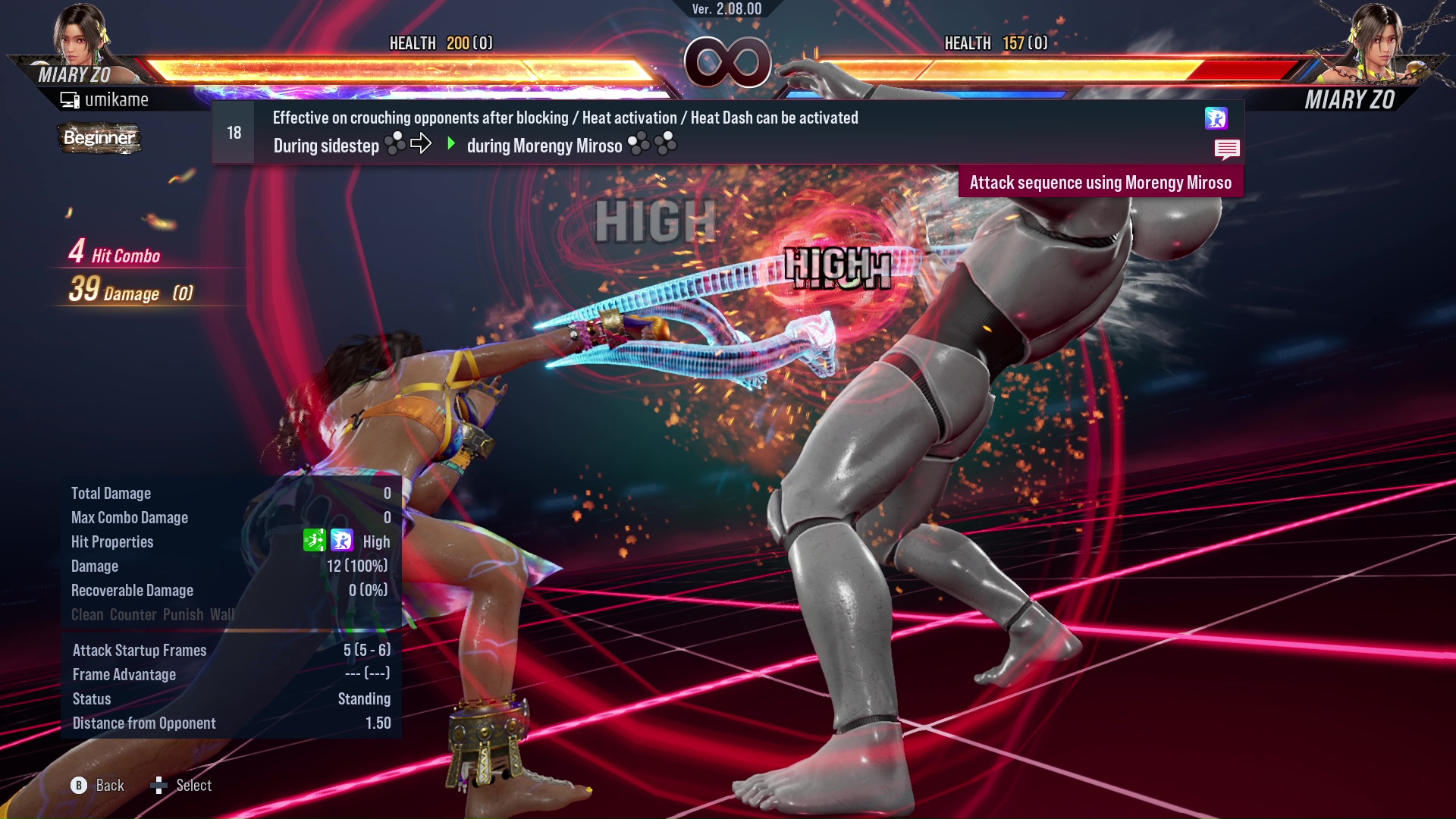Toggle the Punish indicator label
Image resolution: width=1456 pixels, height=819 pixels.
tap(182, 615)
